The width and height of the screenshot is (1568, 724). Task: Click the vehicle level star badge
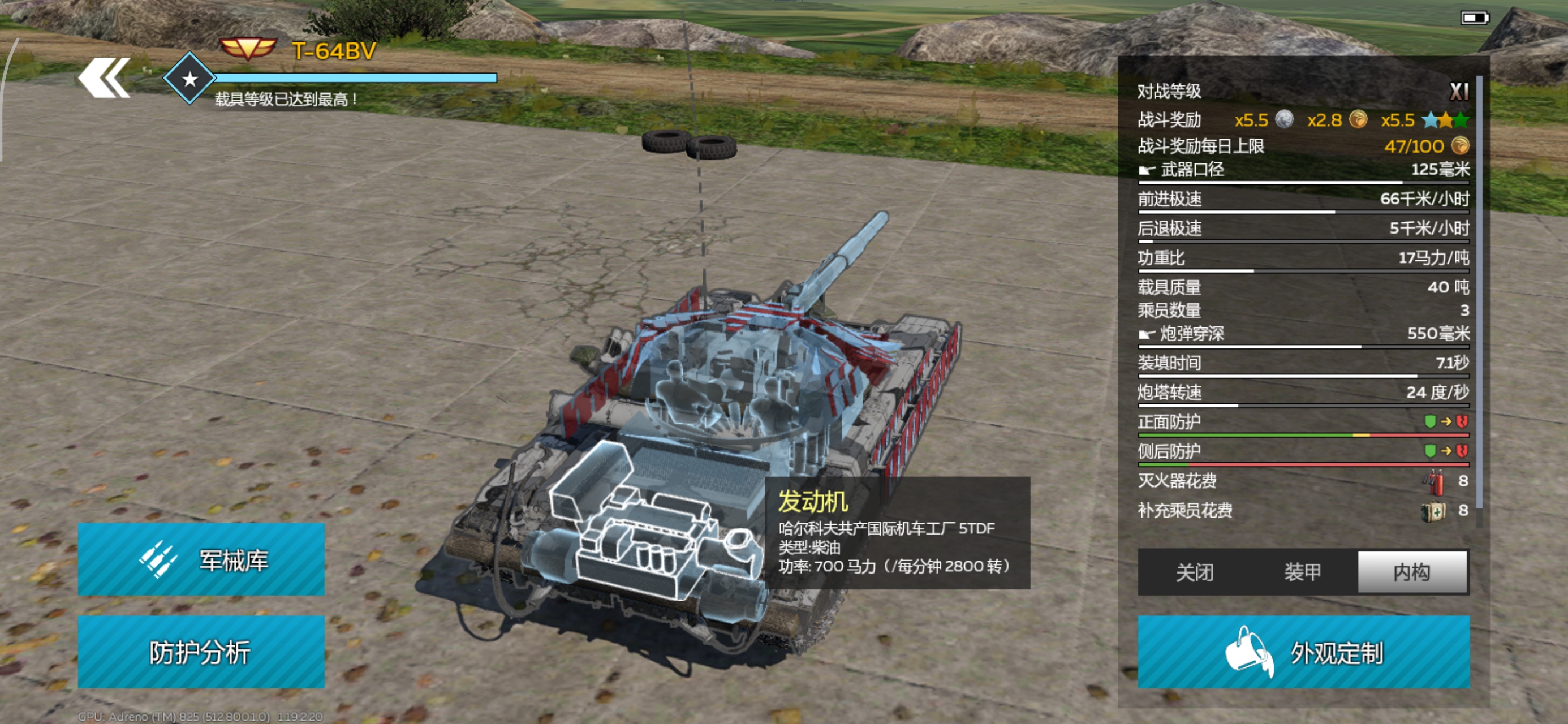[189, 79]
